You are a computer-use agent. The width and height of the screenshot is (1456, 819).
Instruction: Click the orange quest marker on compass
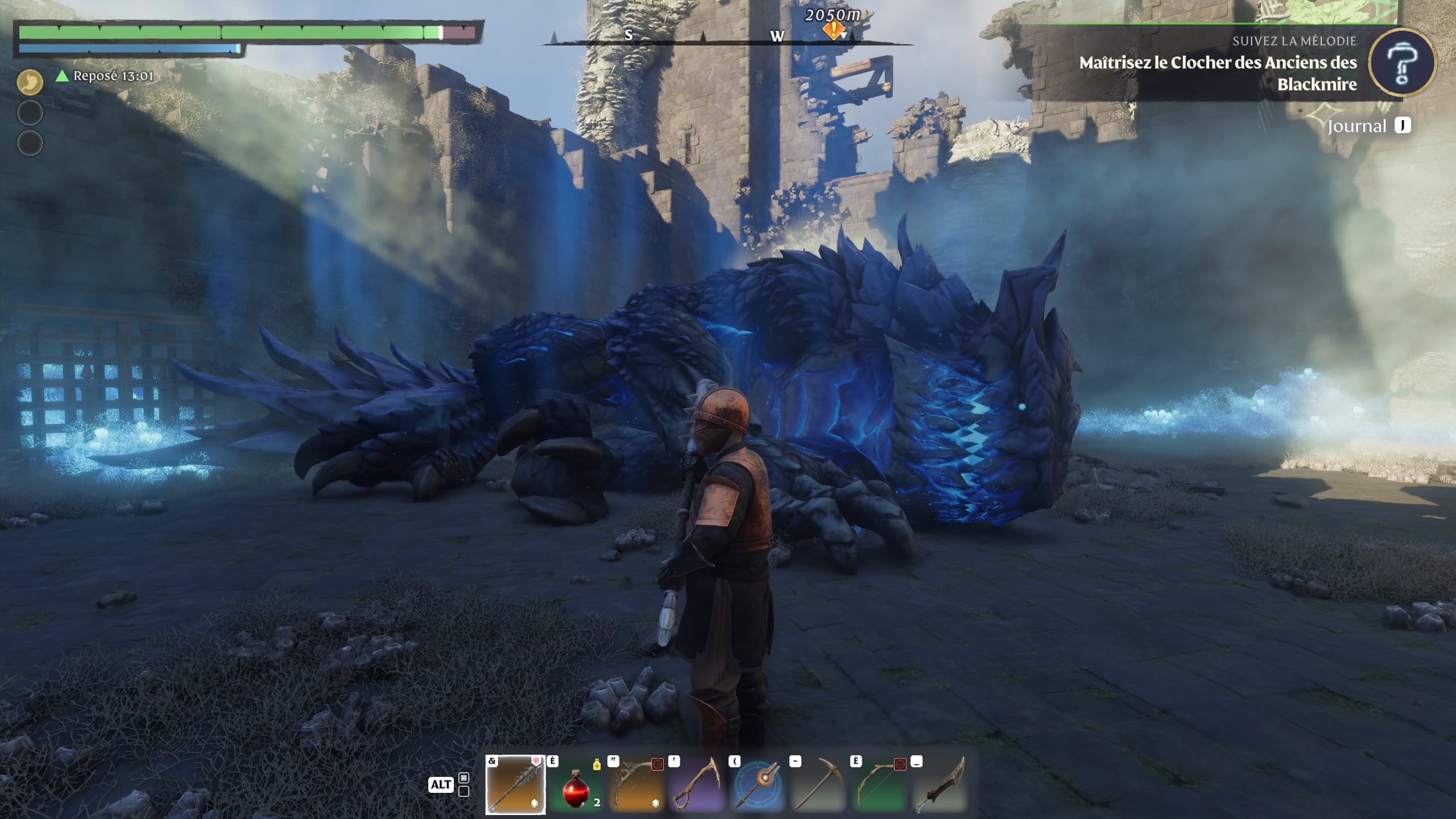click(x=833, y=31)
